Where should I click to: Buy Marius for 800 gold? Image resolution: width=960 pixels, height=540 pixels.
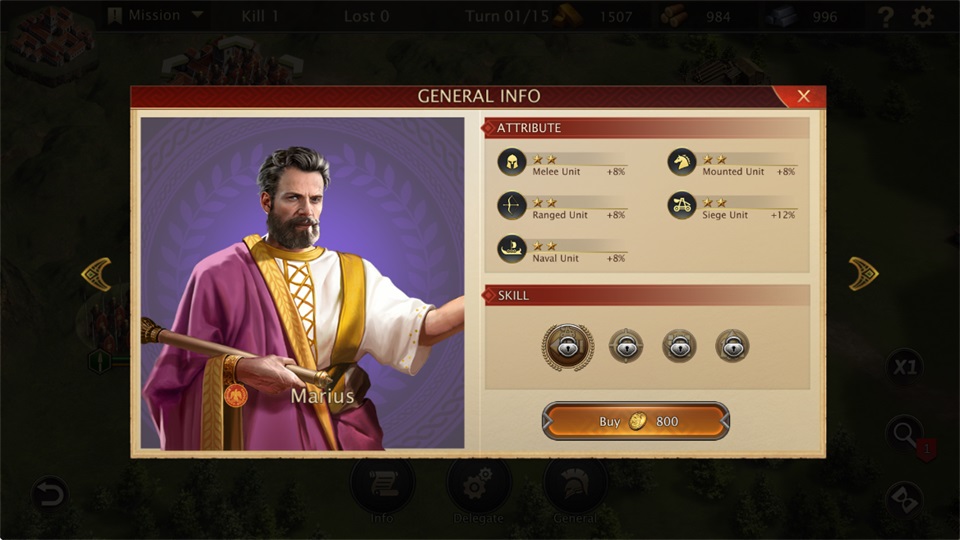(x=636, y=421)
